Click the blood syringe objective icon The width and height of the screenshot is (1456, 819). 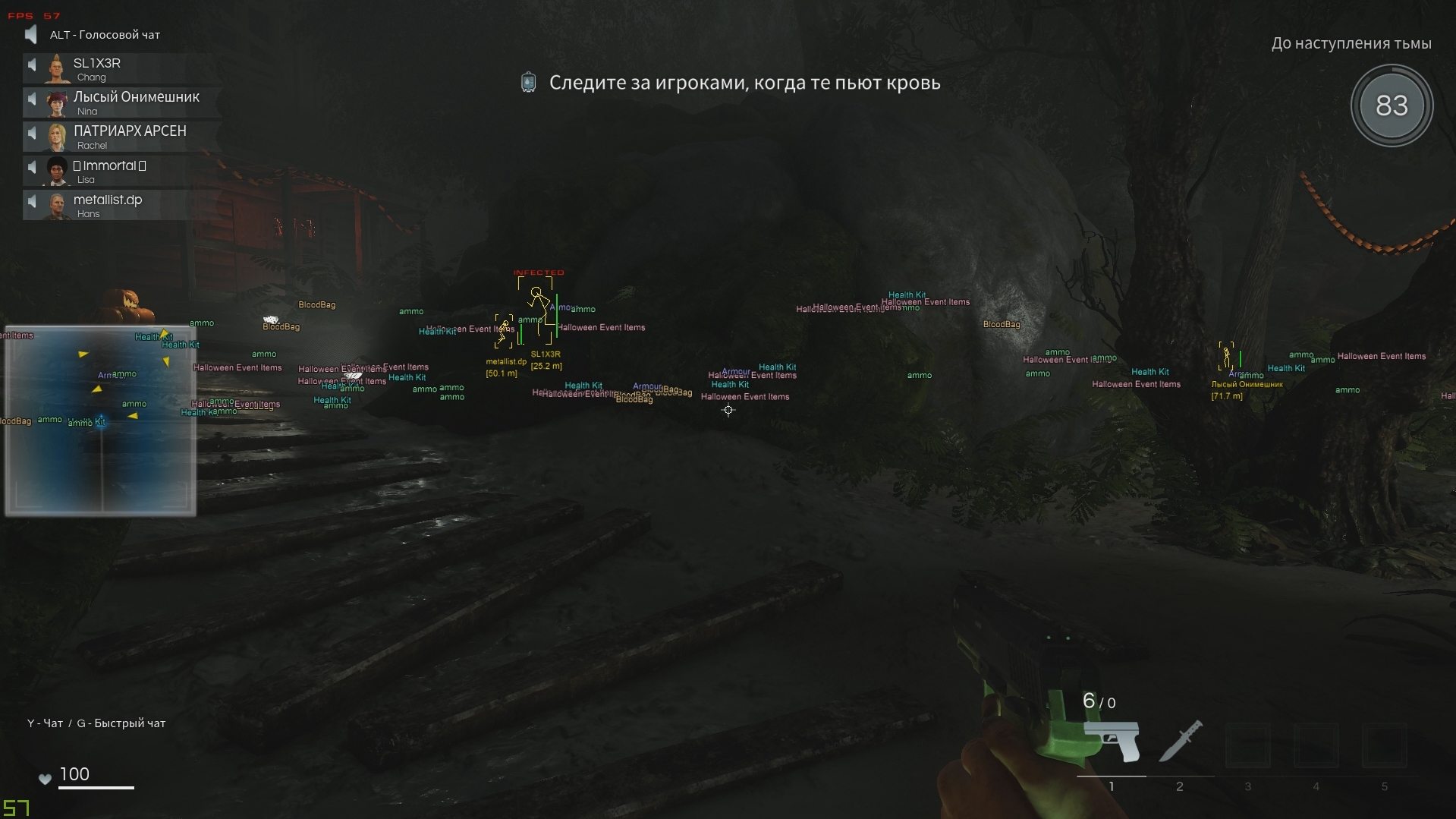(527, 83)
